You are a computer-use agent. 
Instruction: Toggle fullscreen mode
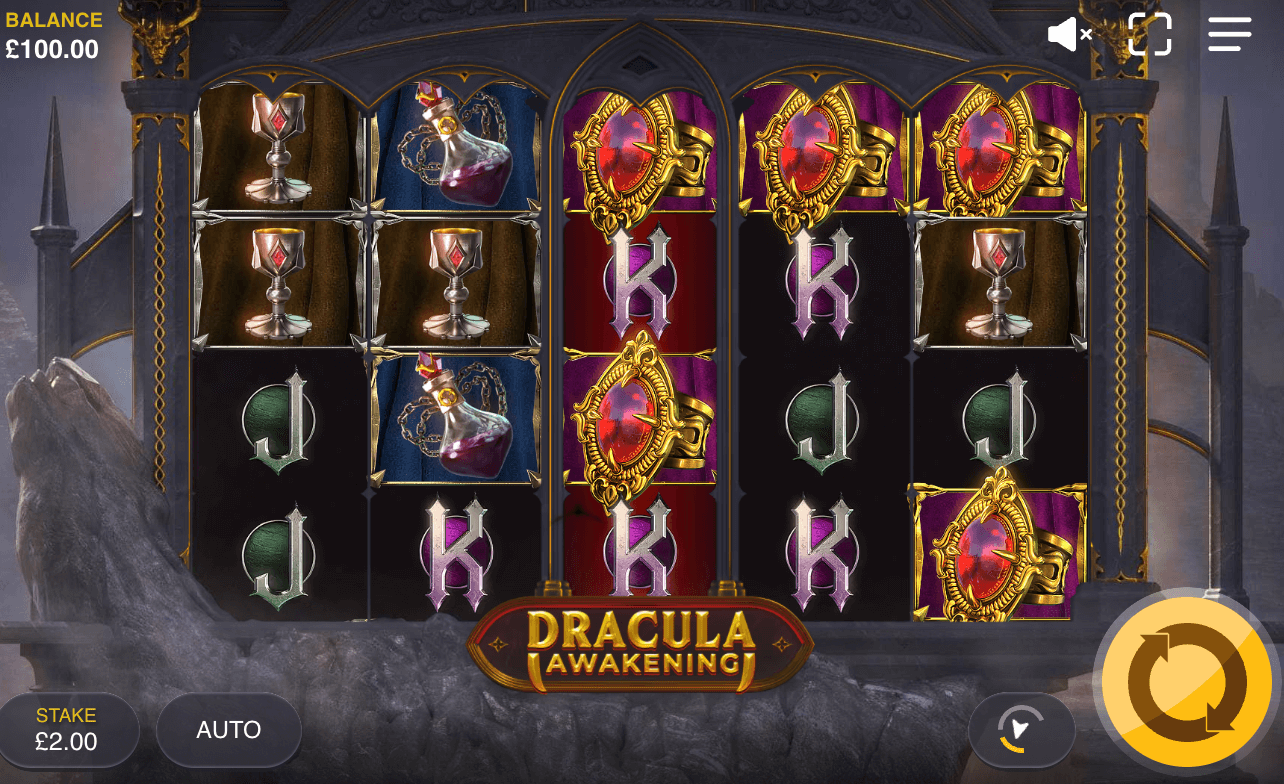click(1149, 34)
